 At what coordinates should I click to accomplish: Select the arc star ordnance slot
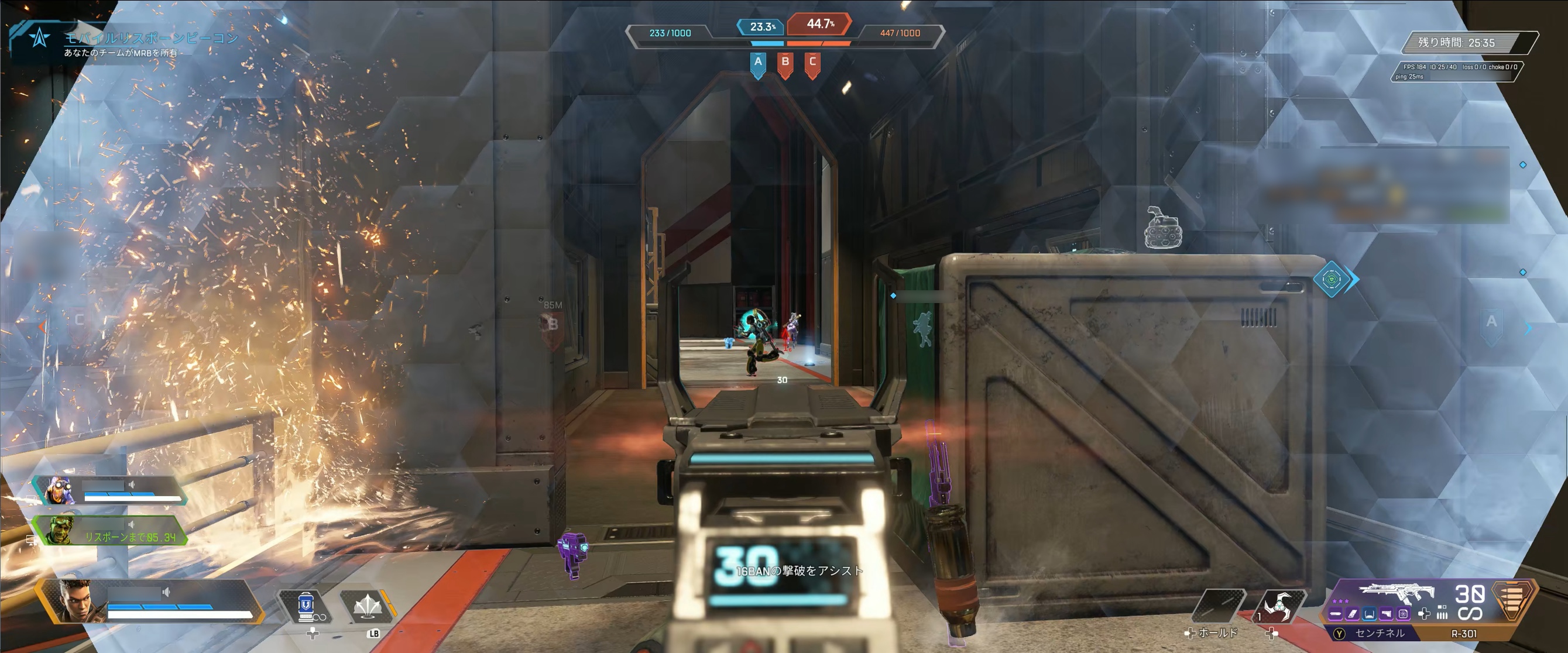click(1278, 606)
